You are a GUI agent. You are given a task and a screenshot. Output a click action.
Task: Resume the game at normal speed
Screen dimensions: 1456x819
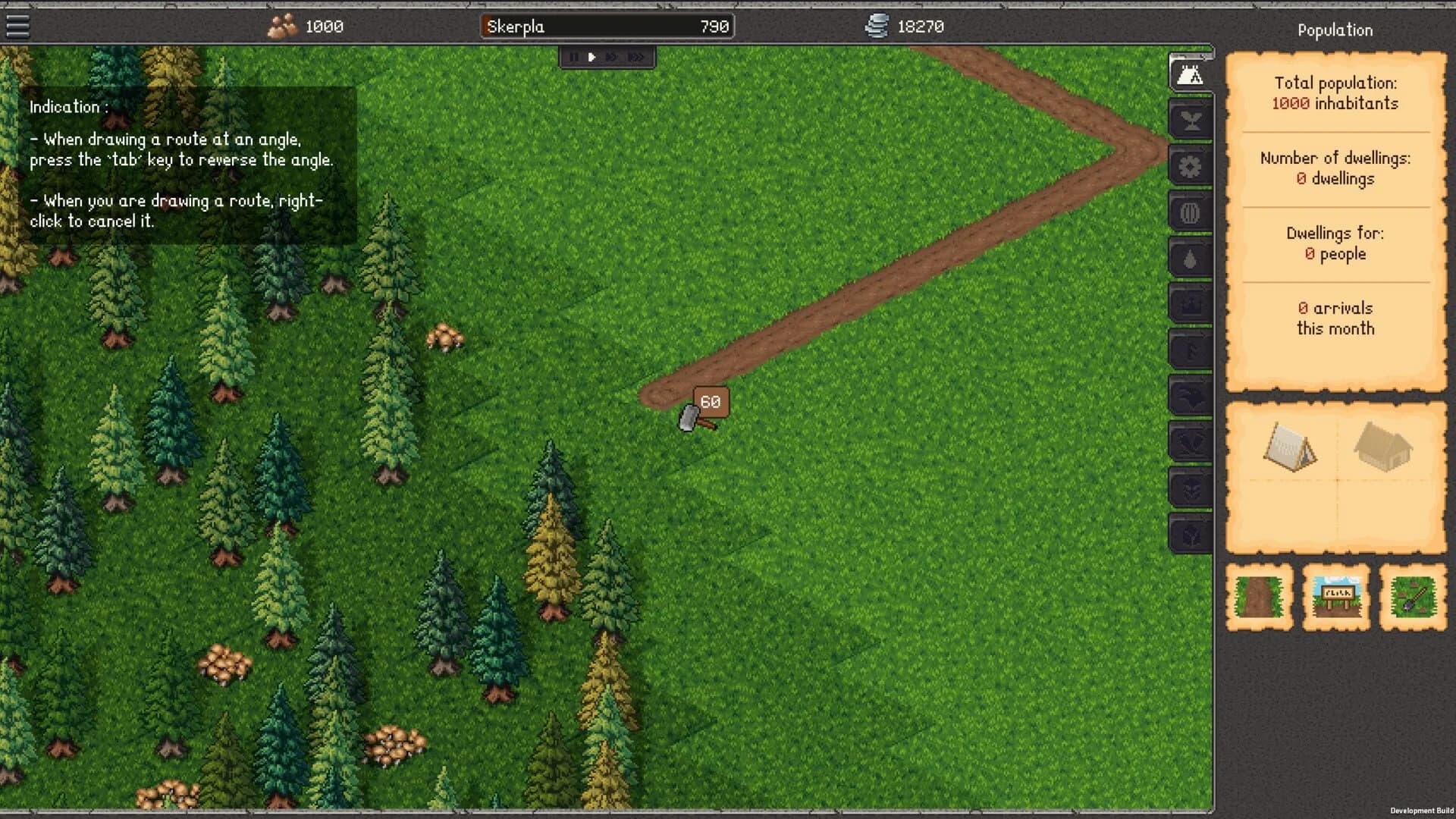pyautogui.click(x=591, y=56)
